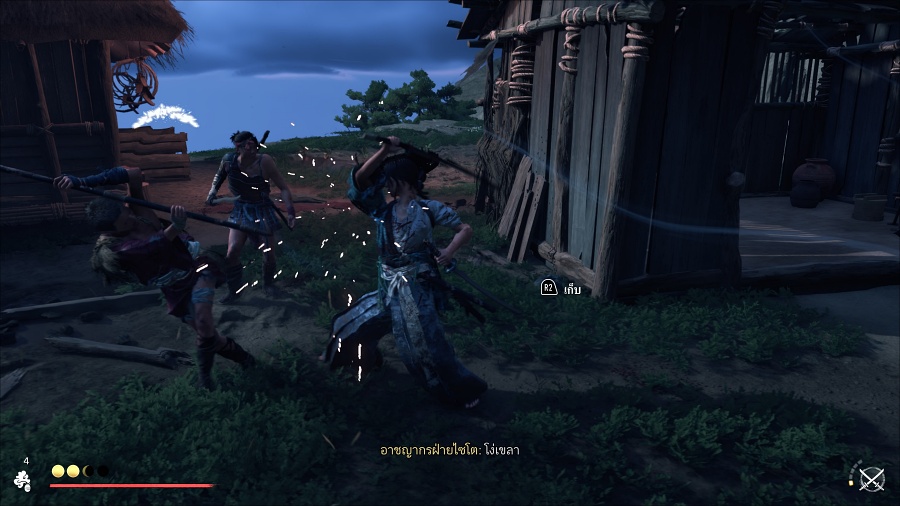Click the white flower icon showing count 4
The image size is (900, 506).
click(x=22, y=480)
